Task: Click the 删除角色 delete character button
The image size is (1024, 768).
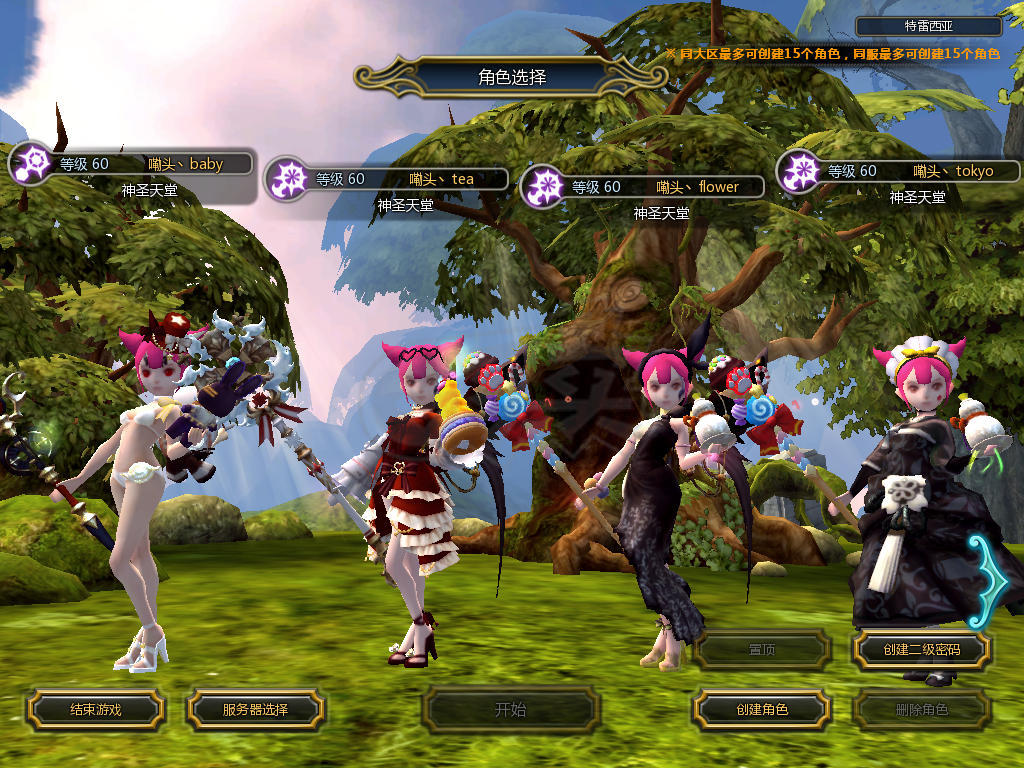Action: (x=921, y=710)
